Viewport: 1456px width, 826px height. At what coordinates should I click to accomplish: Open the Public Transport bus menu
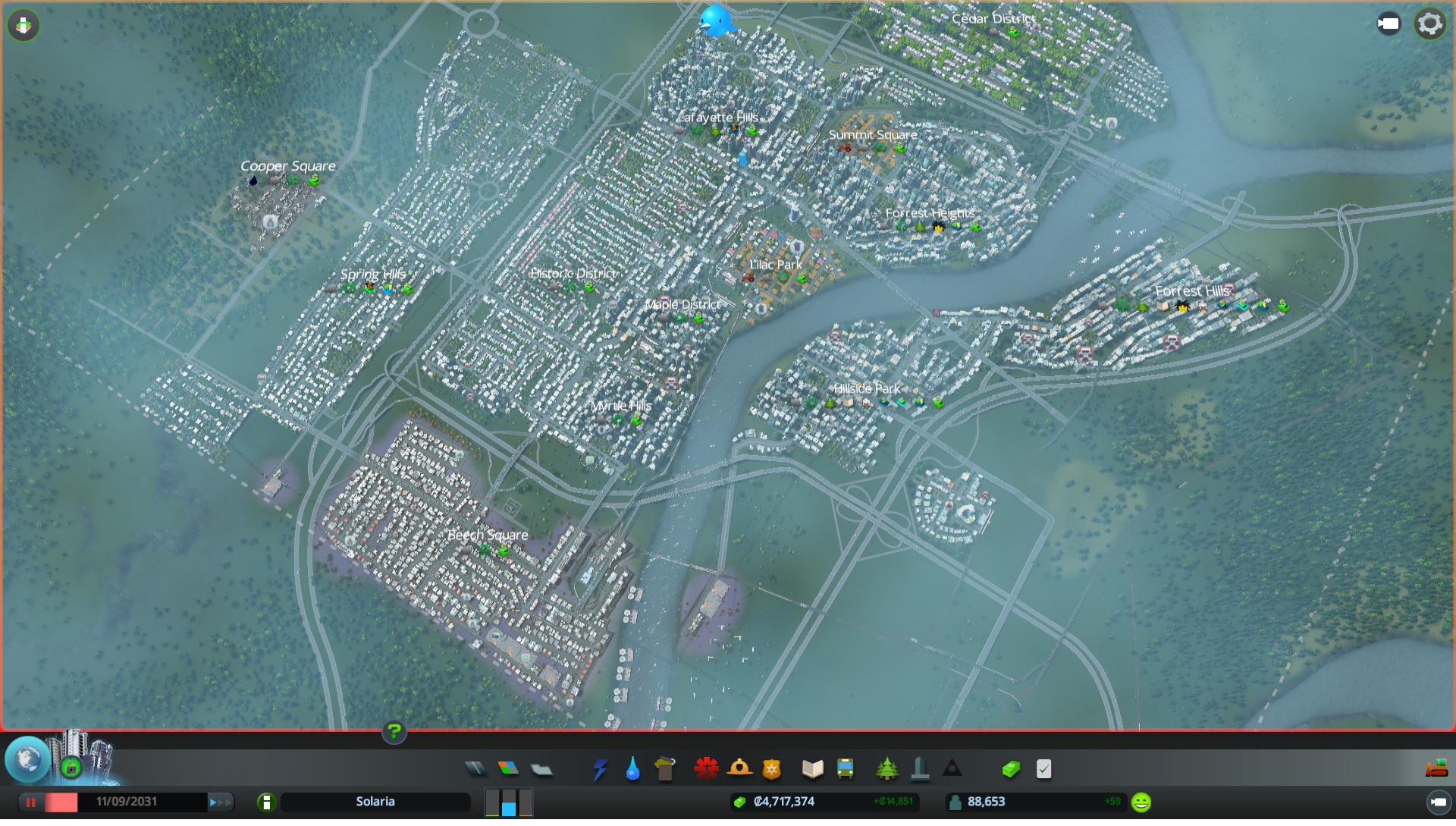[x=845, y=769]
